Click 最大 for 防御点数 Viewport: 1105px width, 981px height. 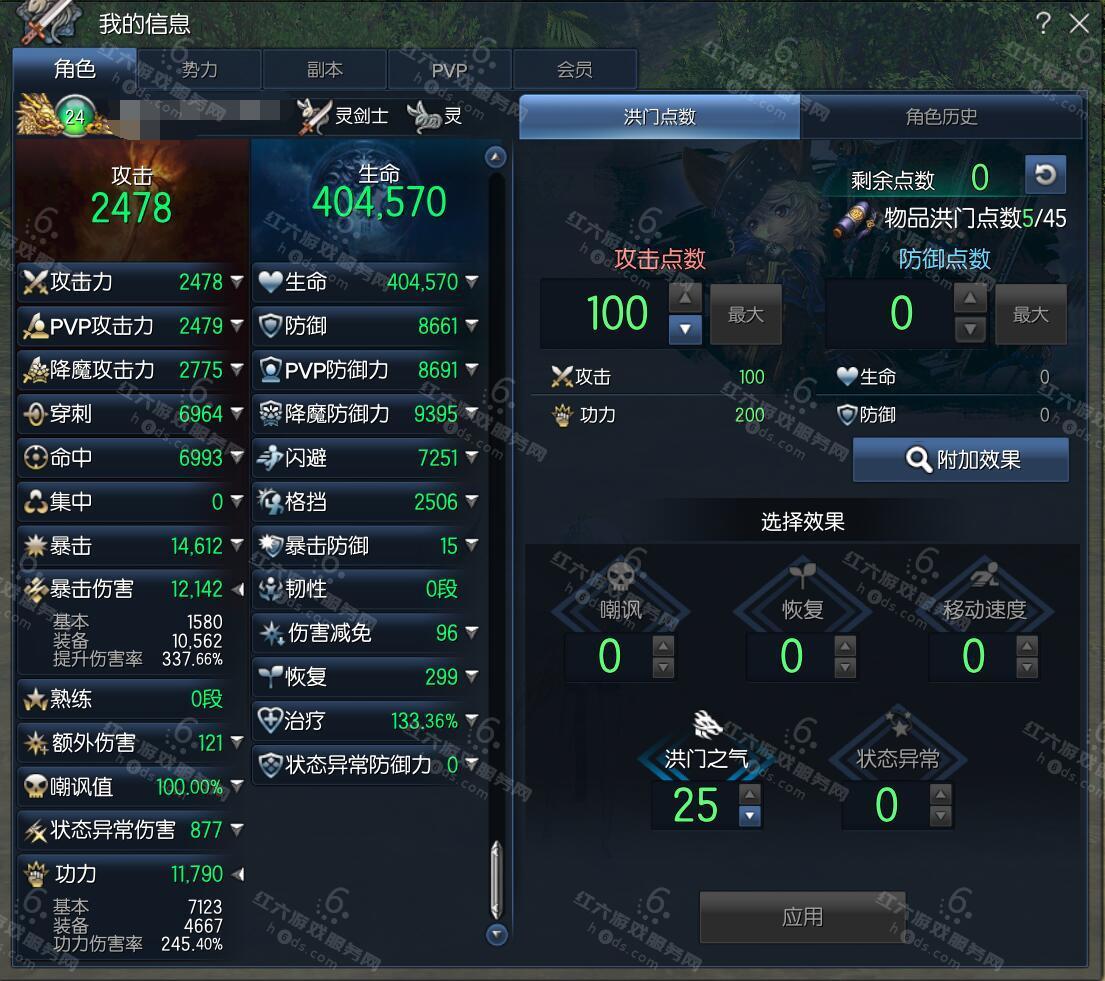(x=1030, y=315)
